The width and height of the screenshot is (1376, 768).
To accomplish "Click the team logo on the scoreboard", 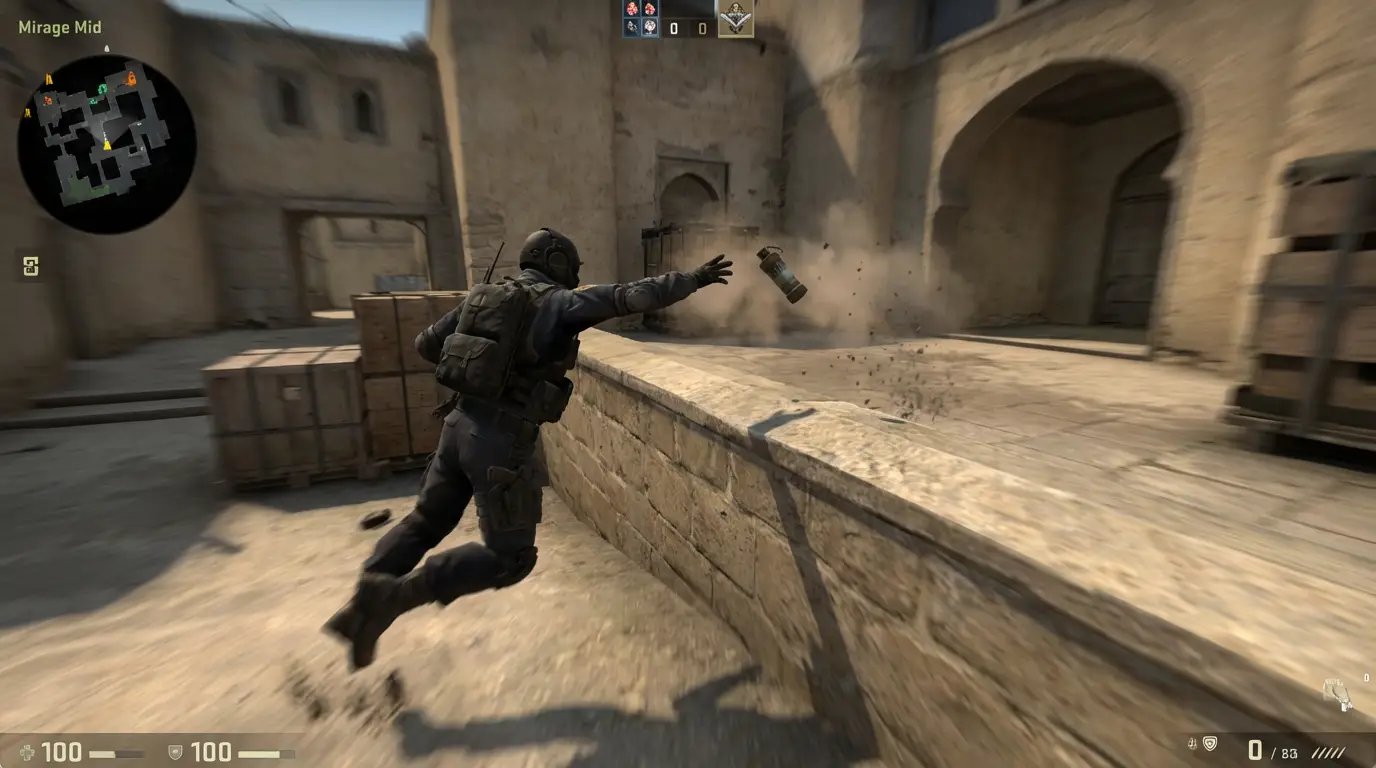I will pyautogui.click(x=735, y=22).
